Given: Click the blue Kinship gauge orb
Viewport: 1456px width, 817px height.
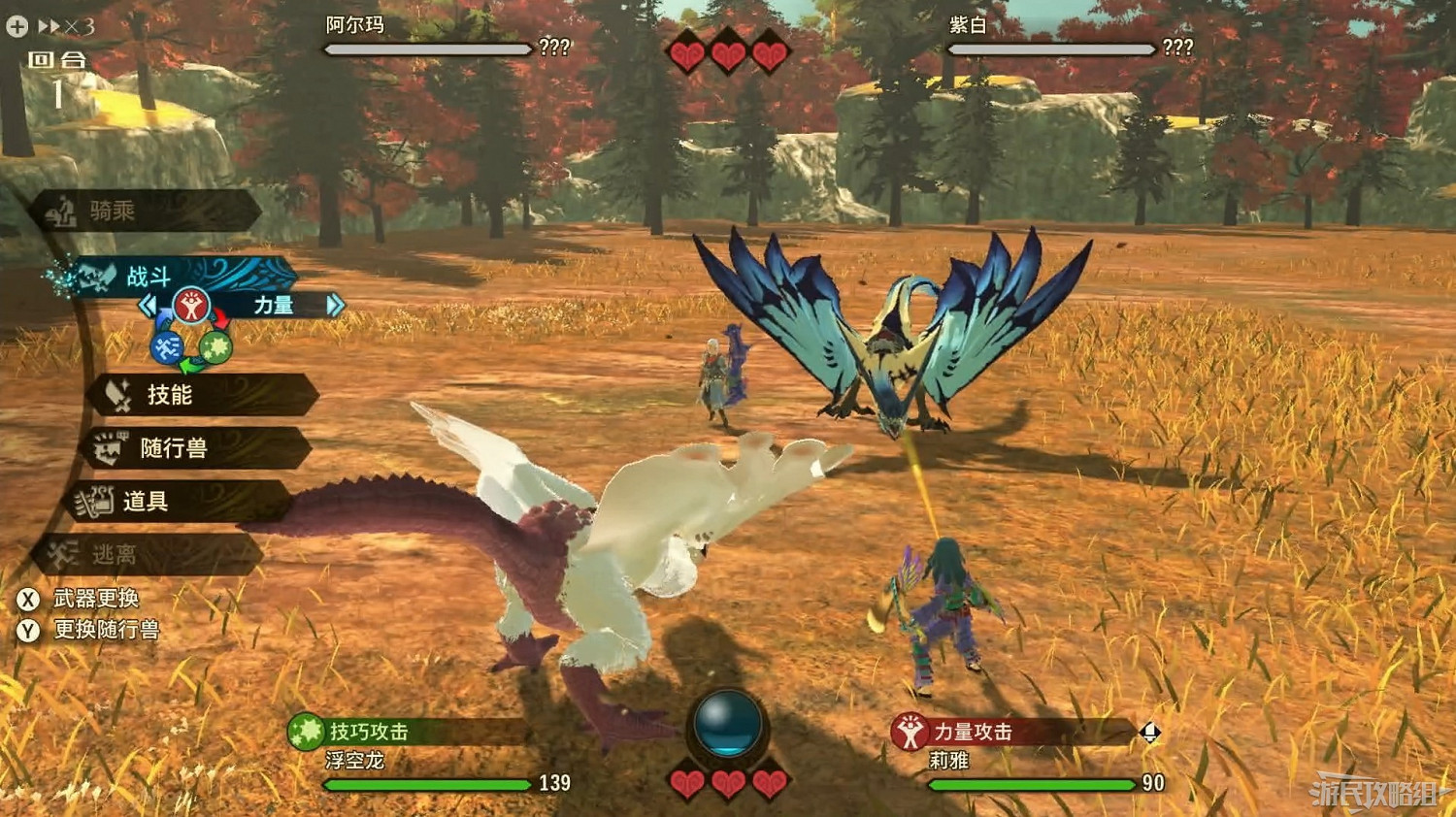Looking at the screenshot, I should click(x=728, y=726).
